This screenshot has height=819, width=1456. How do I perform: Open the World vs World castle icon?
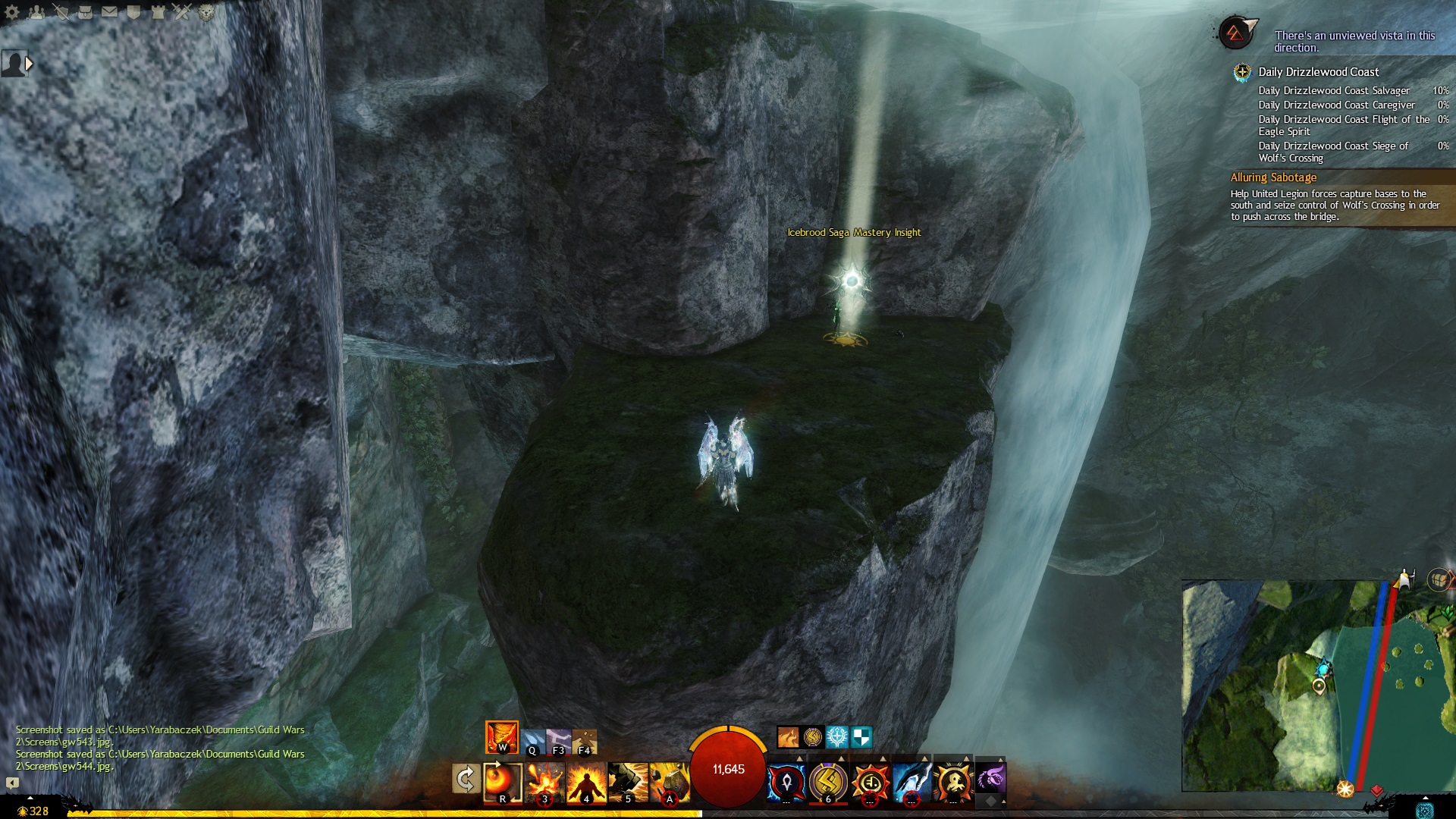pos(158,12)
